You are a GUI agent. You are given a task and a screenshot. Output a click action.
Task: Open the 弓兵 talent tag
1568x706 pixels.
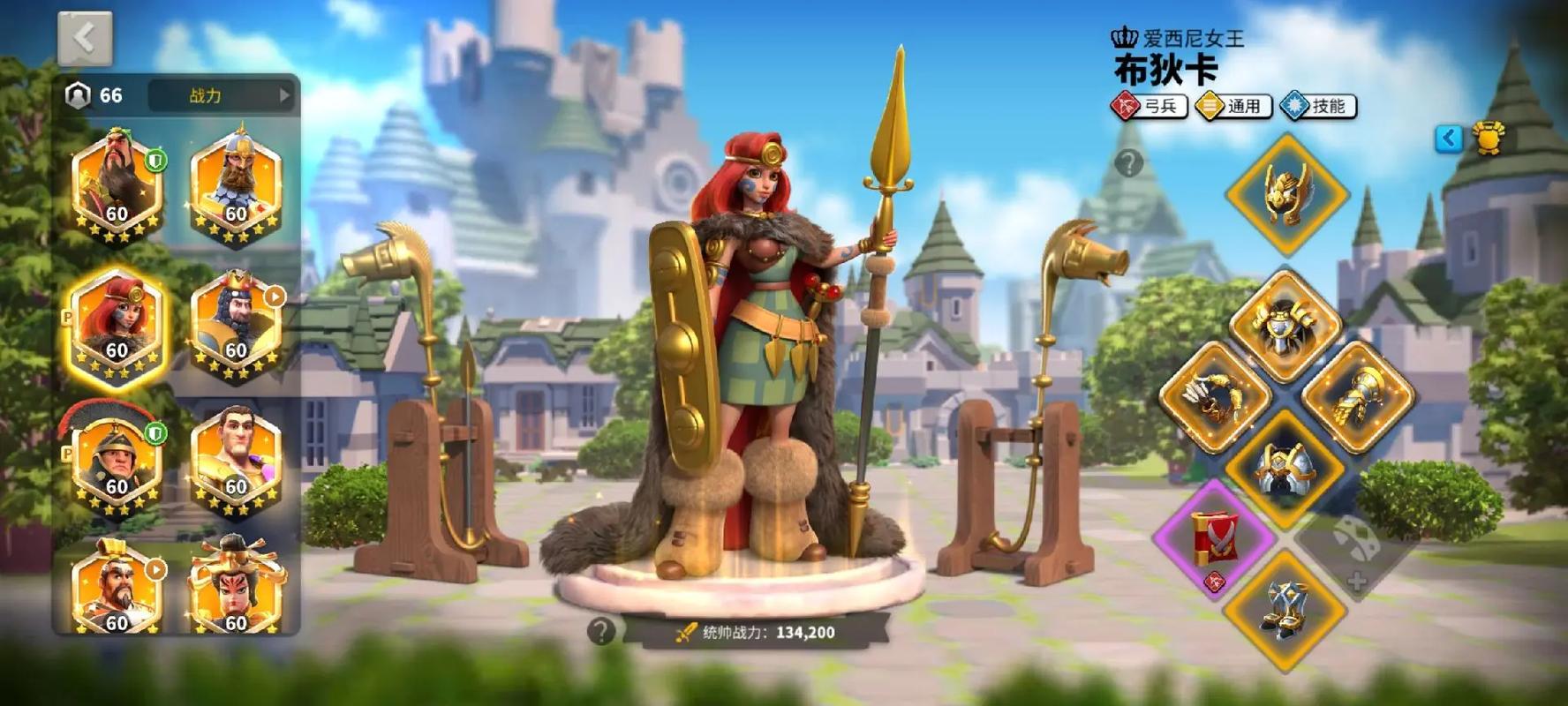coord(1149,107)
